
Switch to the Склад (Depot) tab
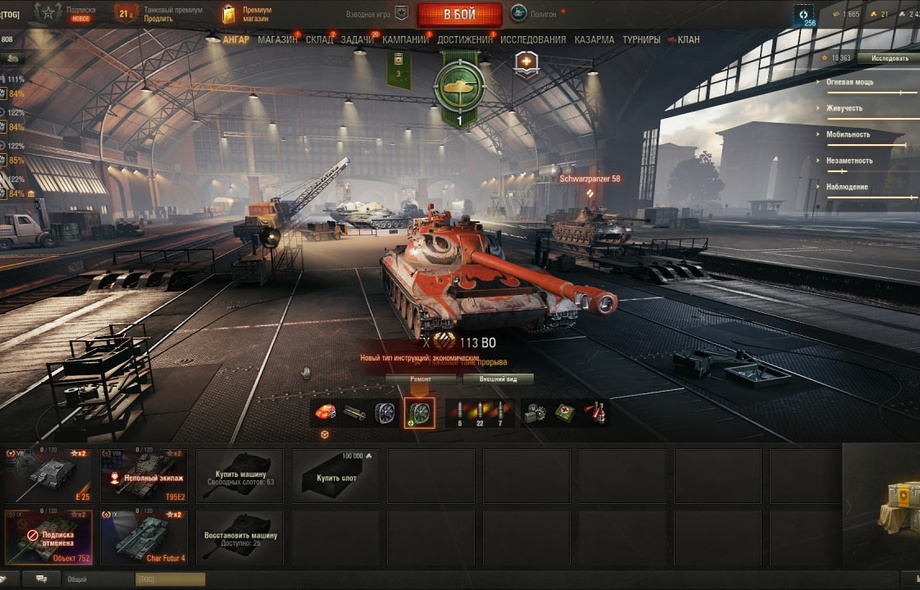pyautogui.click(x=319, y=40)
